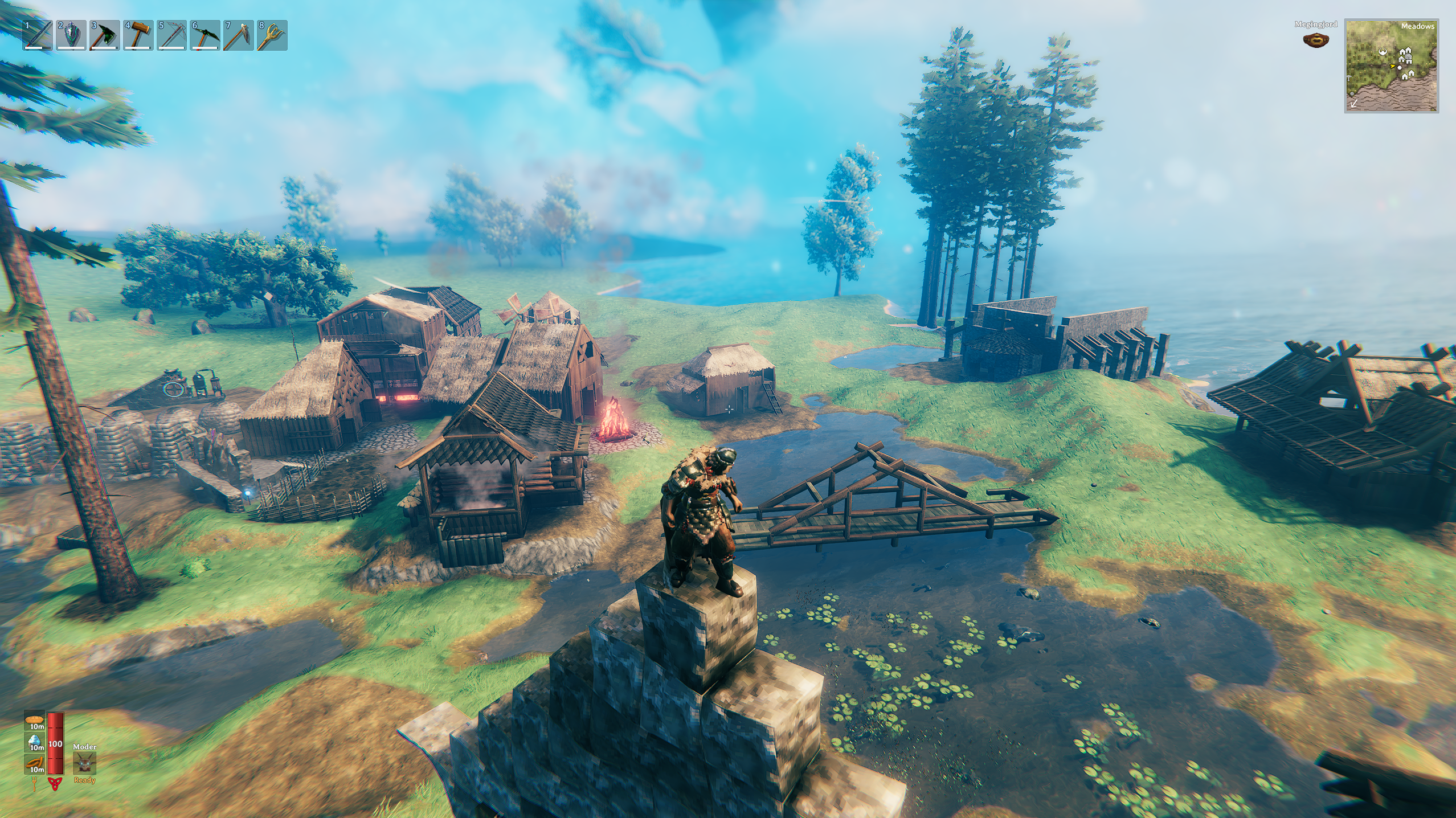Activate the Moder forsaken power icon
Screen dimensions: 1456x818
tap(84, 763)
